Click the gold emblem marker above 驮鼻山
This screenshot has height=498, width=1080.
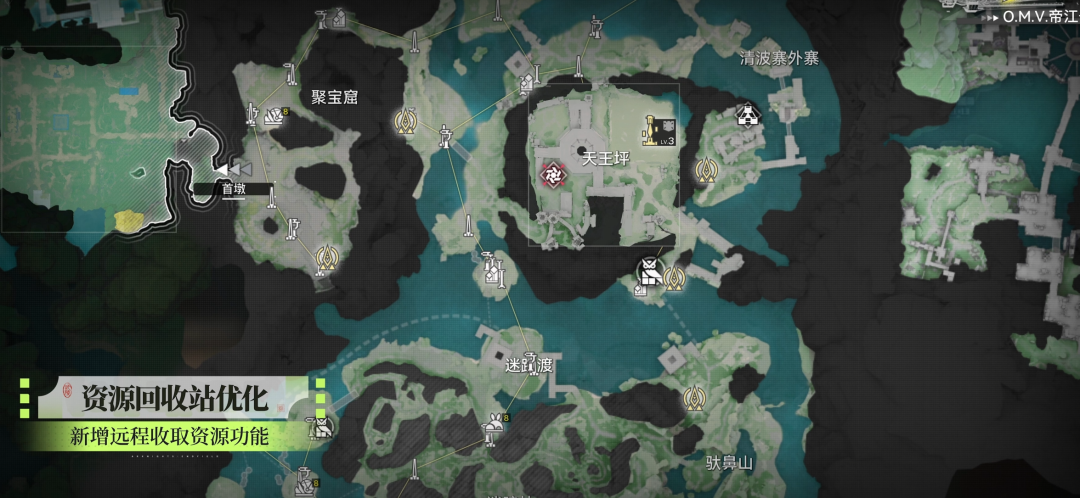(x=694, y=399)
